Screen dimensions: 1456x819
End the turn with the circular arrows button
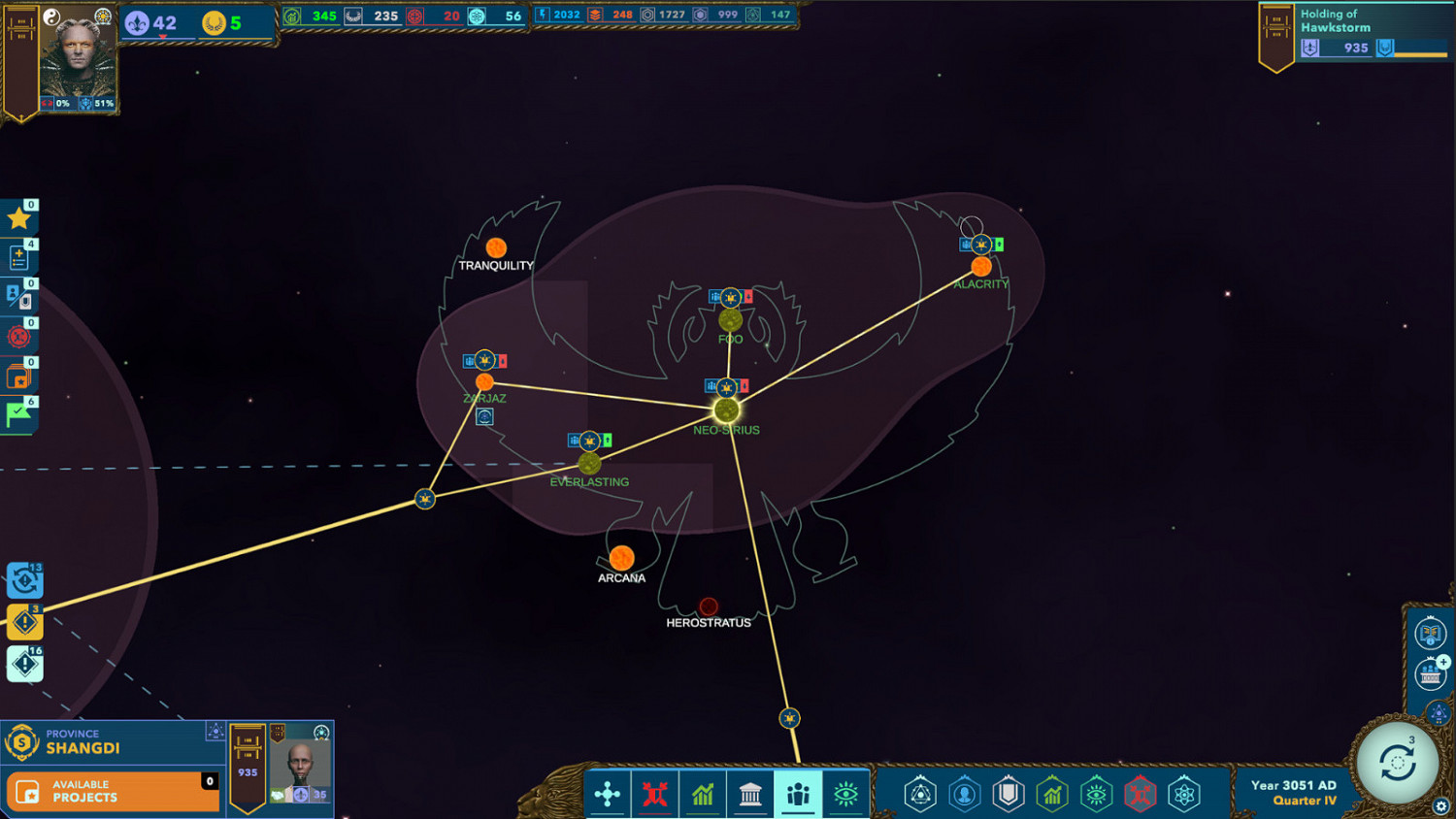(x=1397, y=764)
